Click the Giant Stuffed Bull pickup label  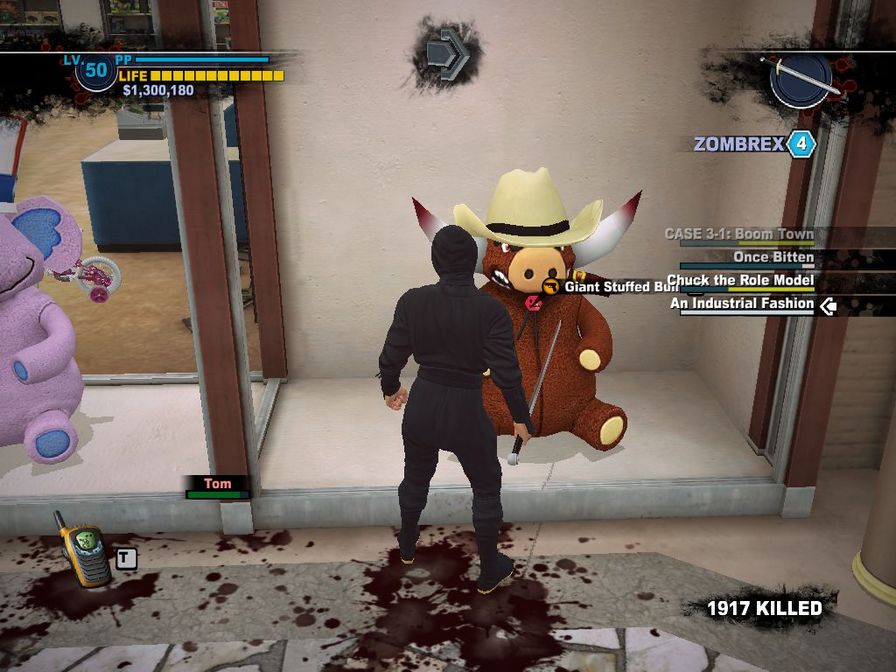point(620,287)
